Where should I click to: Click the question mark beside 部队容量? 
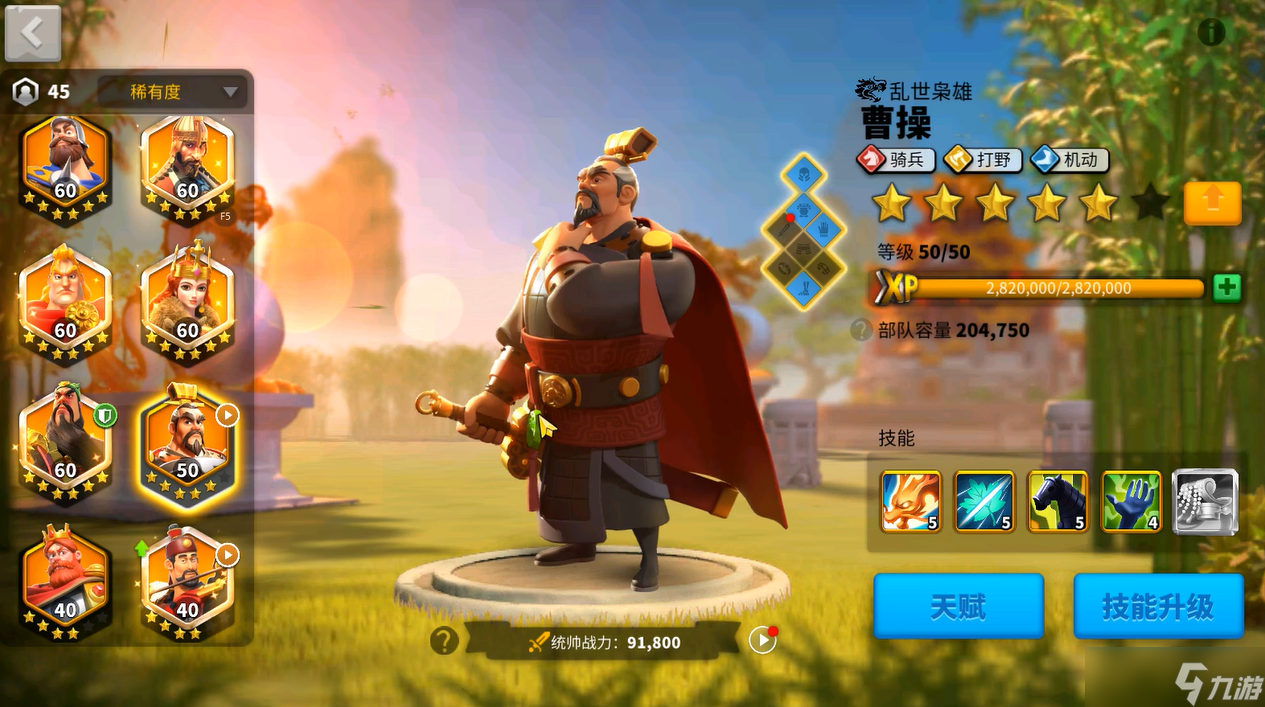pos(860,330)
